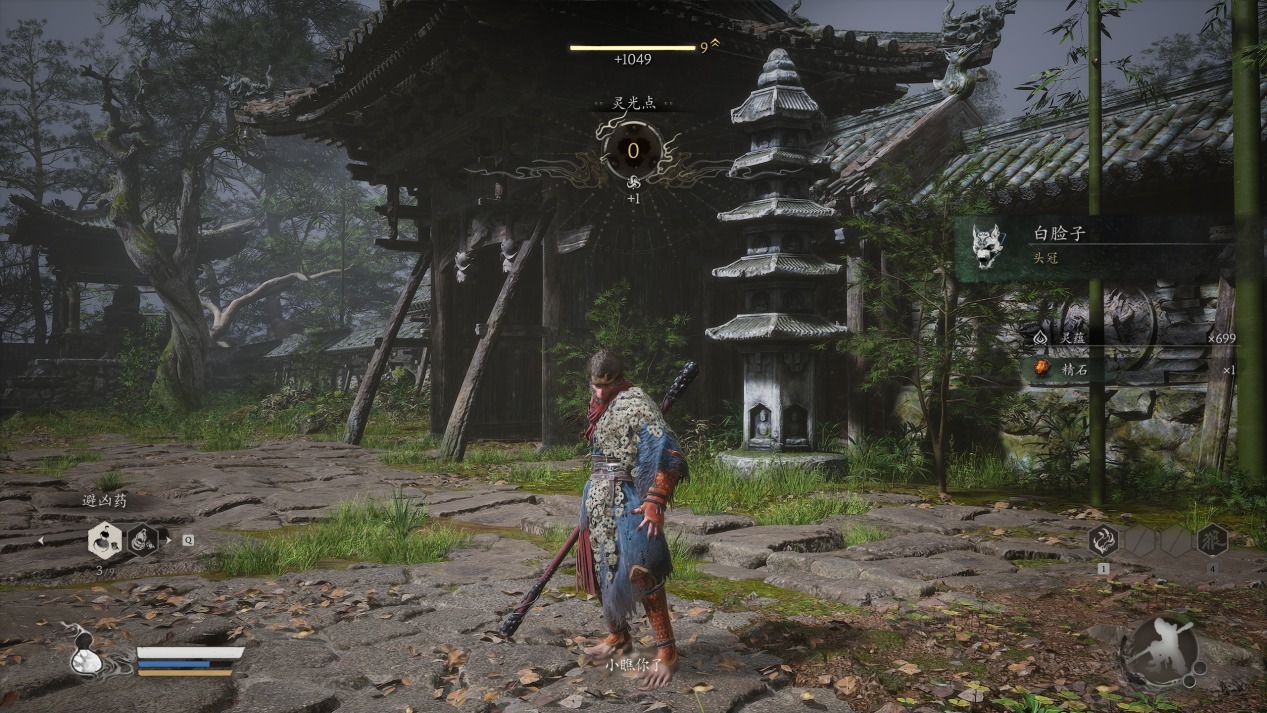Activate the flame spell hexagon icon
This screenshot has height=713, width=1267.
pos(1103,541)
